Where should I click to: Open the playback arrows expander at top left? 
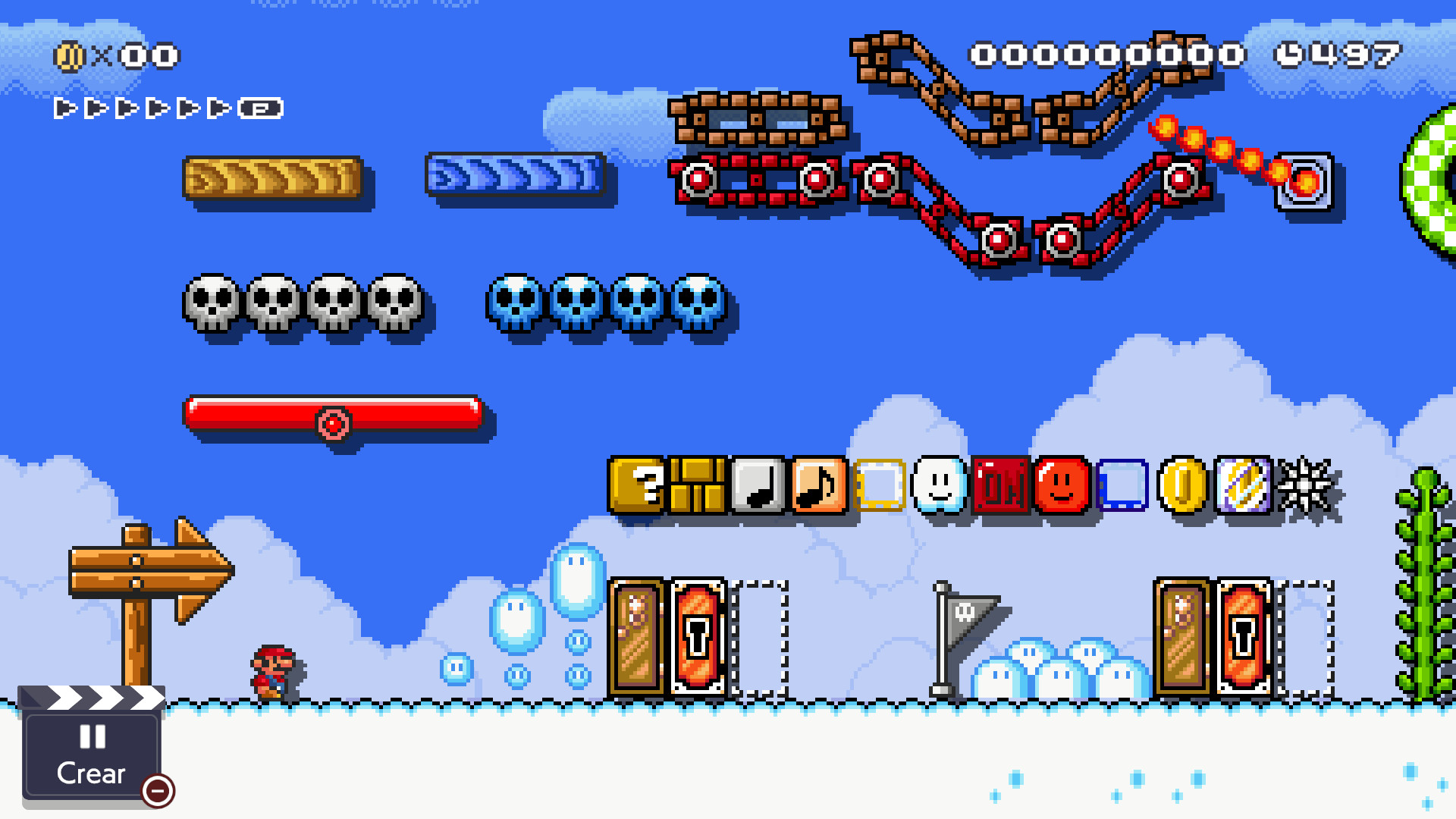(x=261, y=107)
